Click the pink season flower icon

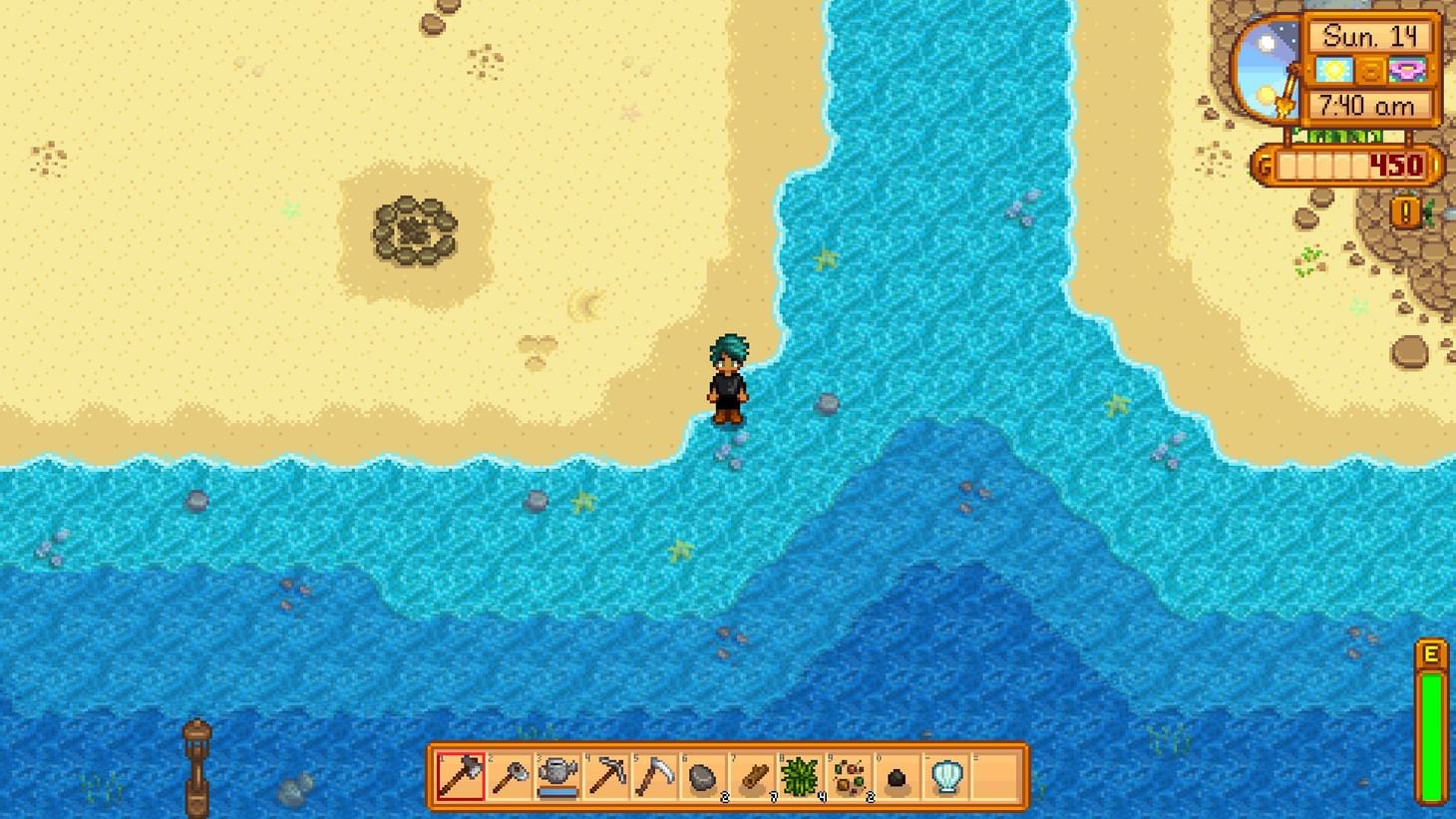1408,68
